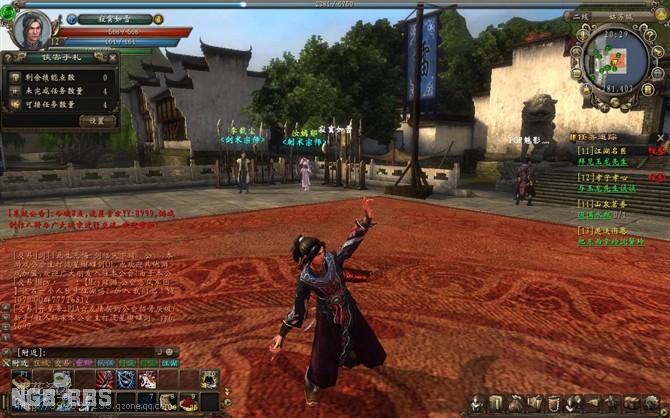This screenshot has height=418, width=670.
Task: Use the red mask skill in the hotbar
Action: click(104, 380)
